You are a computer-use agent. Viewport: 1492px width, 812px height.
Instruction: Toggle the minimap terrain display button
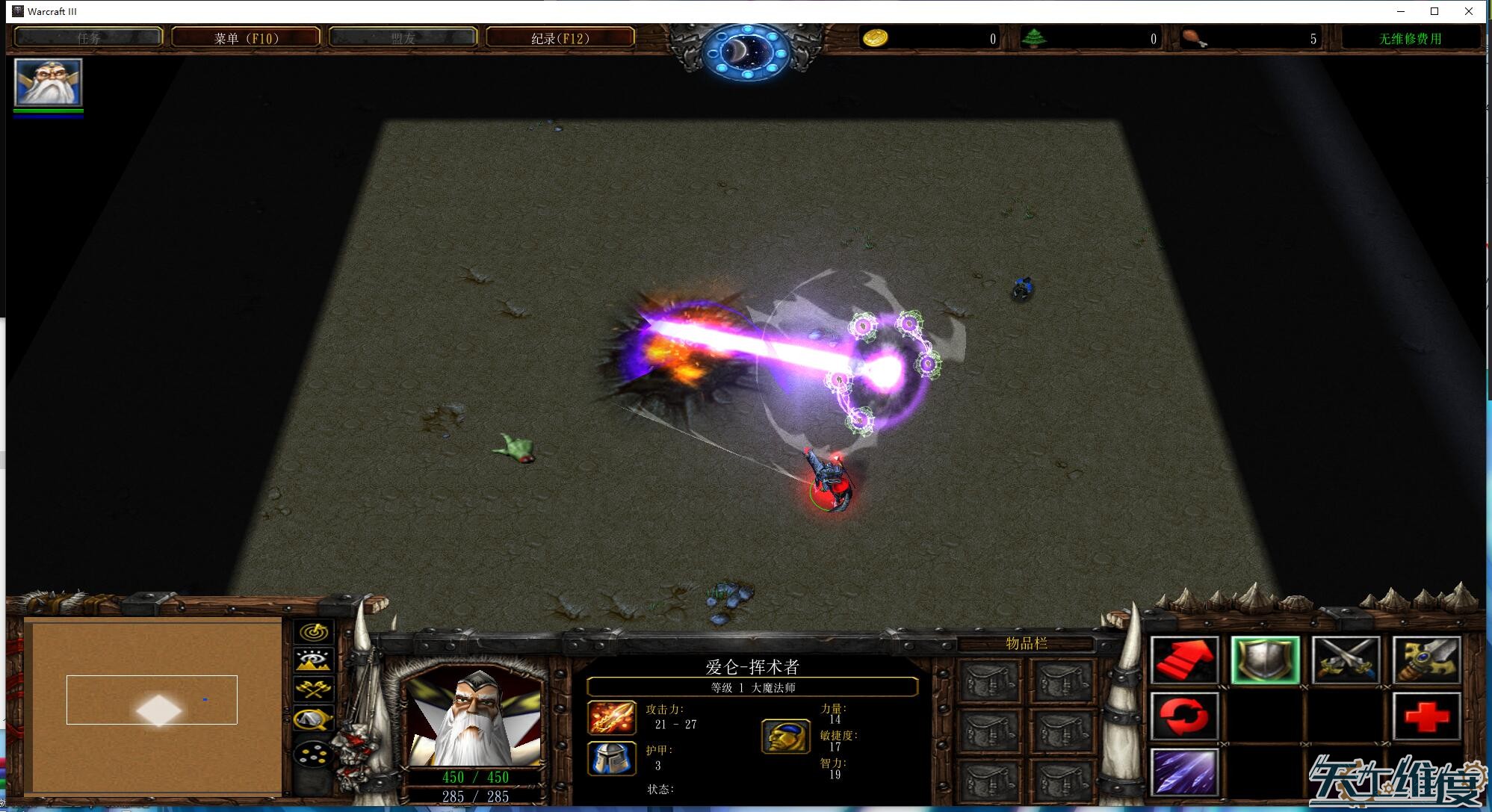315,661
